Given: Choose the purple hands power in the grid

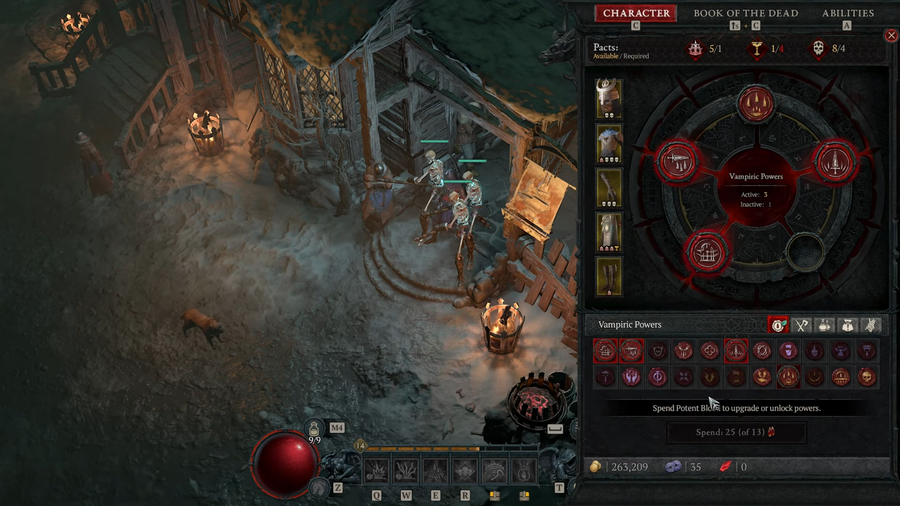Looking at the screenshot, I should [x=632, y=377].
